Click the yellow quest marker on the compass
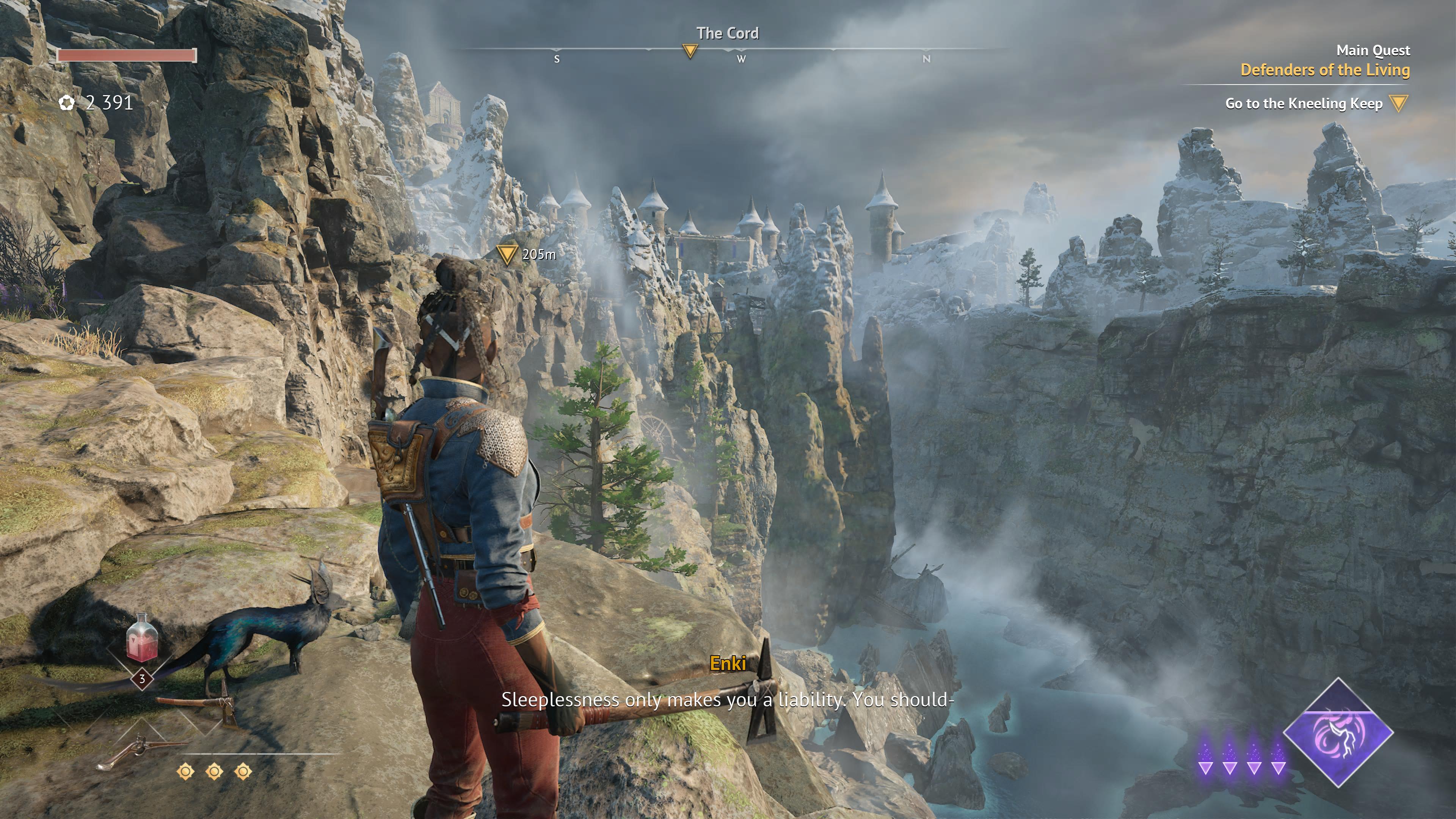The height and width of the screenshot is (819, 1456). pyautogui.click(x=690, y=52)
